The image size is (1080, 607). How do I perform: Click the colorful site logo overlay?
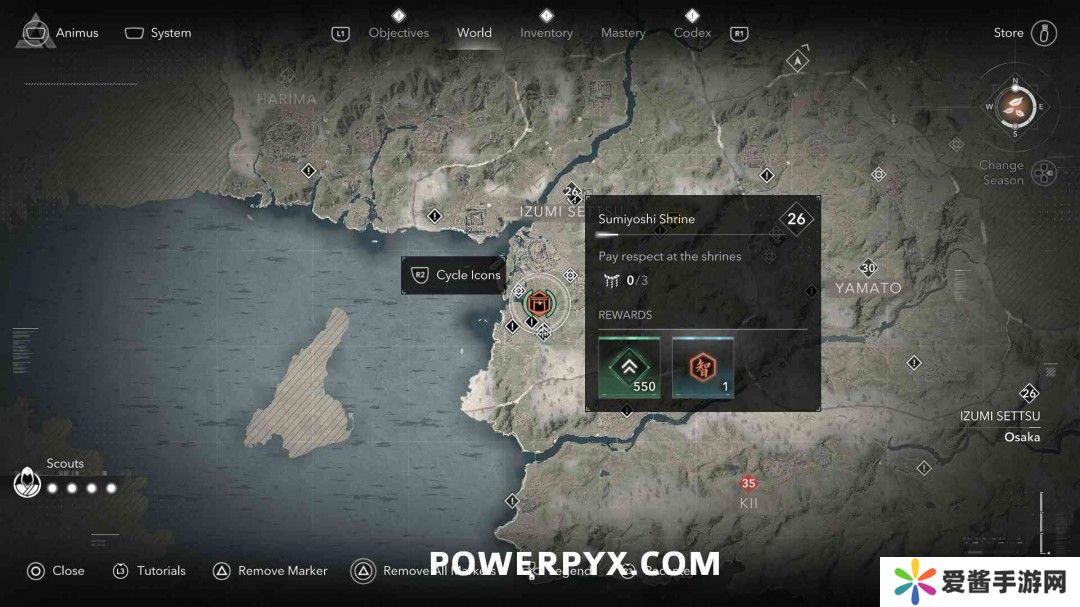[x=976, y=579]
